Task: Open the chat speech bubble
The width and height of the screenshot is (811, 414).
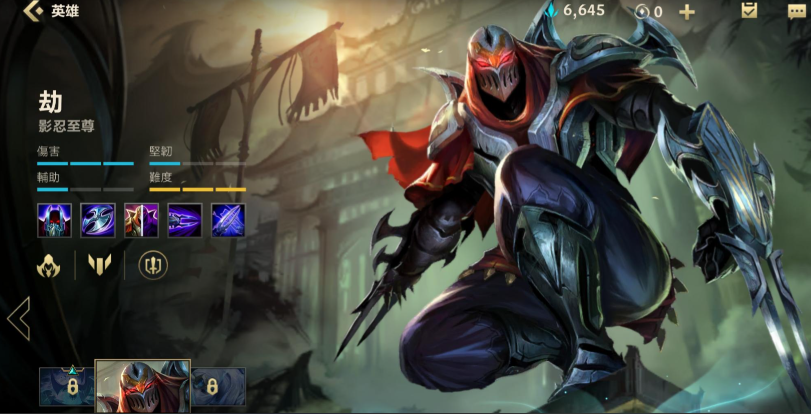Action: pyautogui.click(x=796, y=12)
